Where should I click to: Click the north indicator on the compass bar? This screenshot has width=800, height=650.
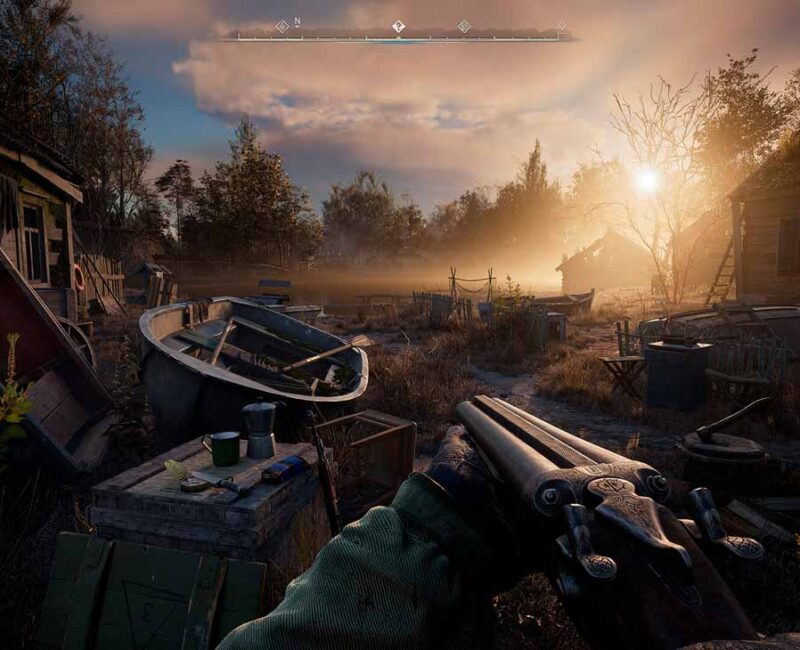[x=297, y=21]
